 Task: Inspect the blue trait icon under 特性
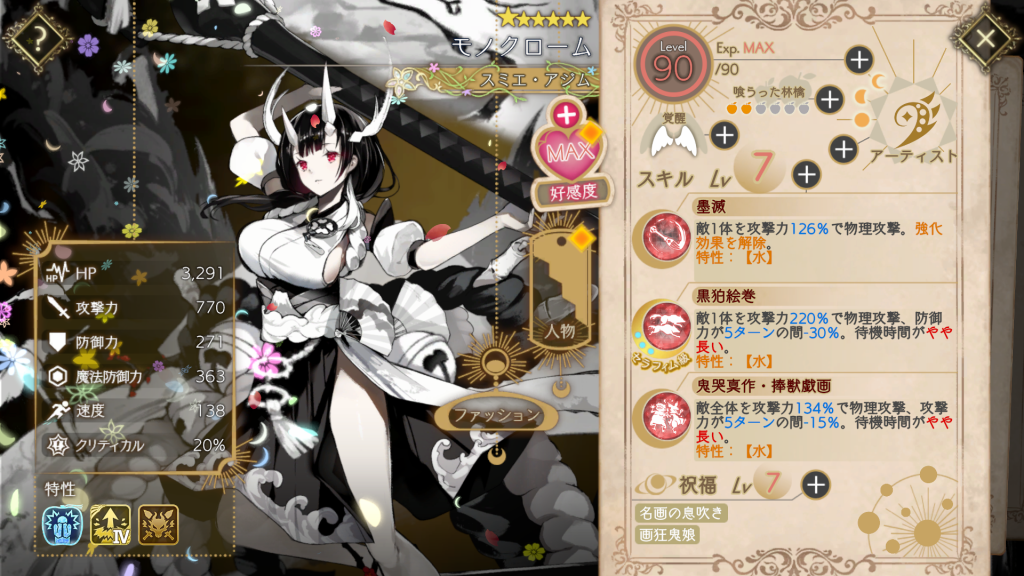point(61,525)
